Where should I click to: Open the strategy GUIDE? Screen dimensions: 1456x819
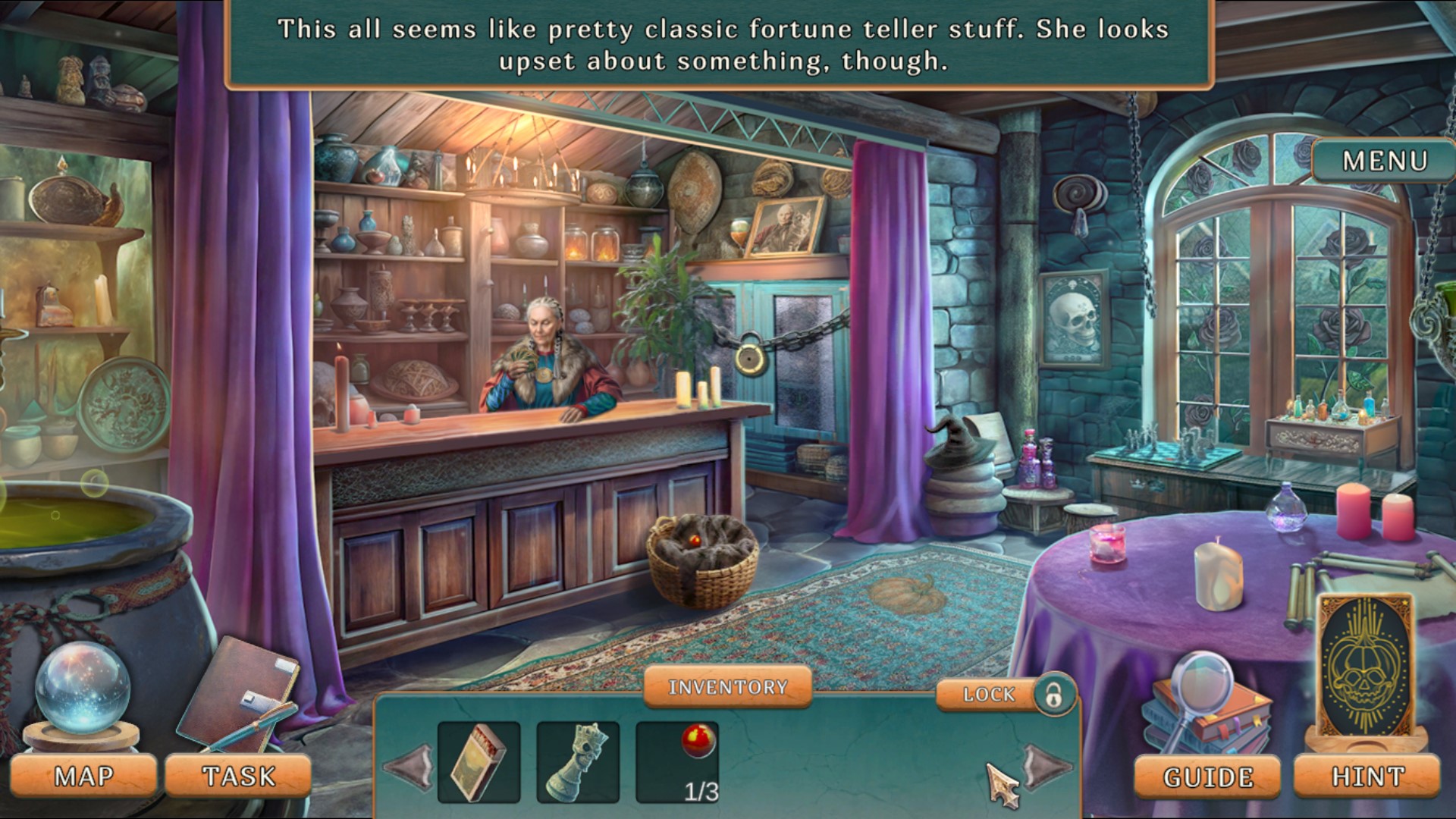(1207, 777)
